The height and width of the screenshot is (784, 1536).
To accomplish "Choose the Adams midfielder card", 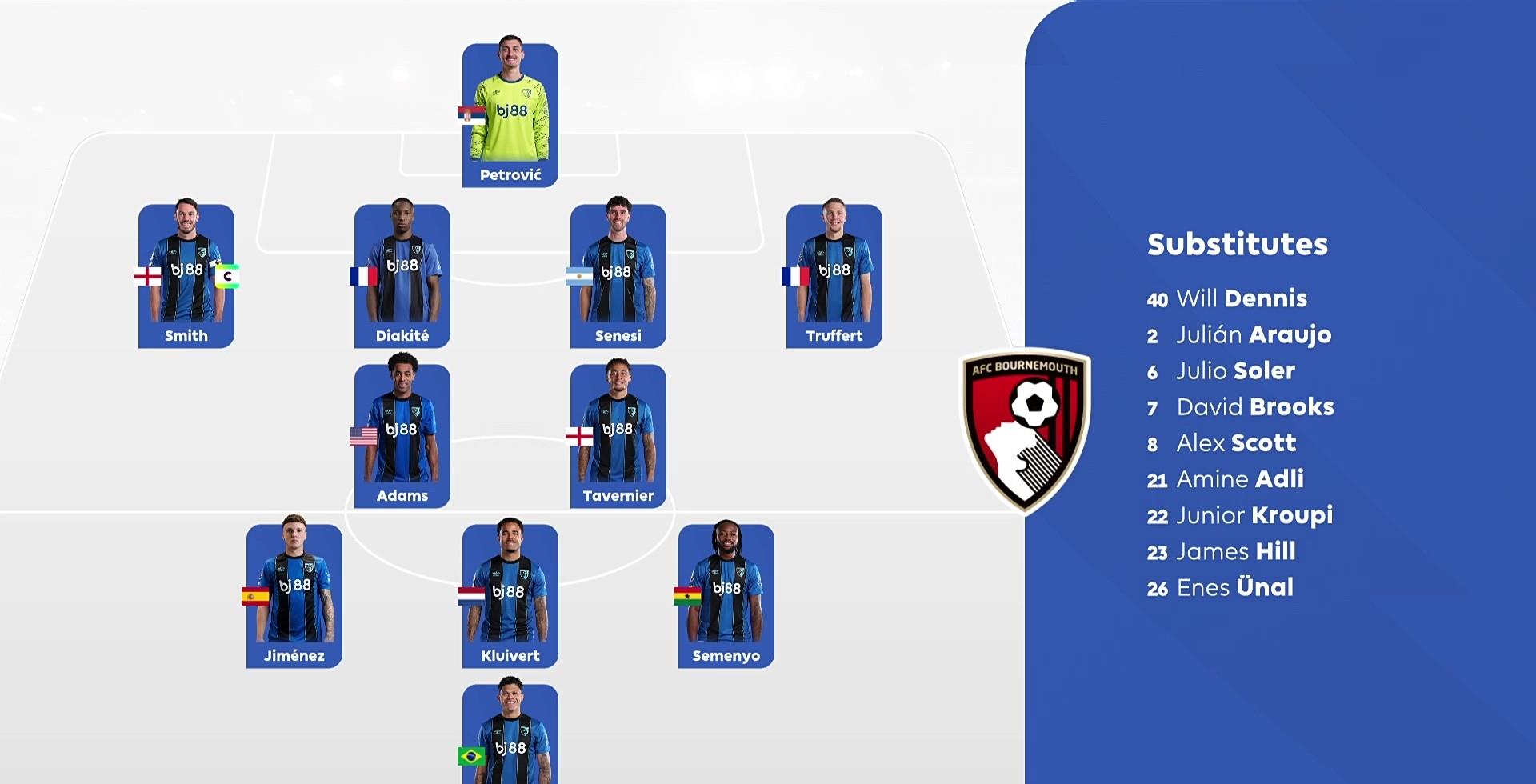I will (x=402, y=436).
